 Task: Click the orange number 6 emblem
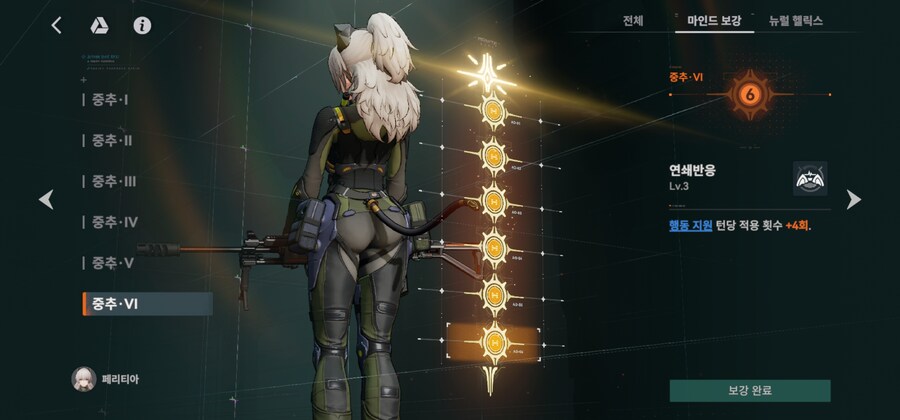(x=748, y=95)
